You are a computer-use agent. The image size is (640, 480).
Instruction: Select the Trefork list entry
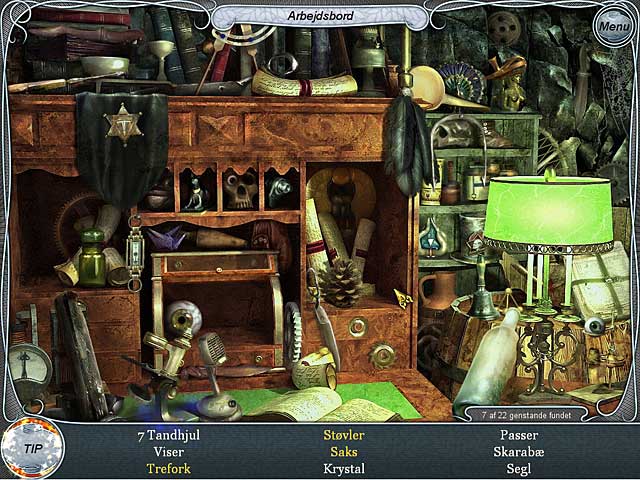tap(168, 469)
